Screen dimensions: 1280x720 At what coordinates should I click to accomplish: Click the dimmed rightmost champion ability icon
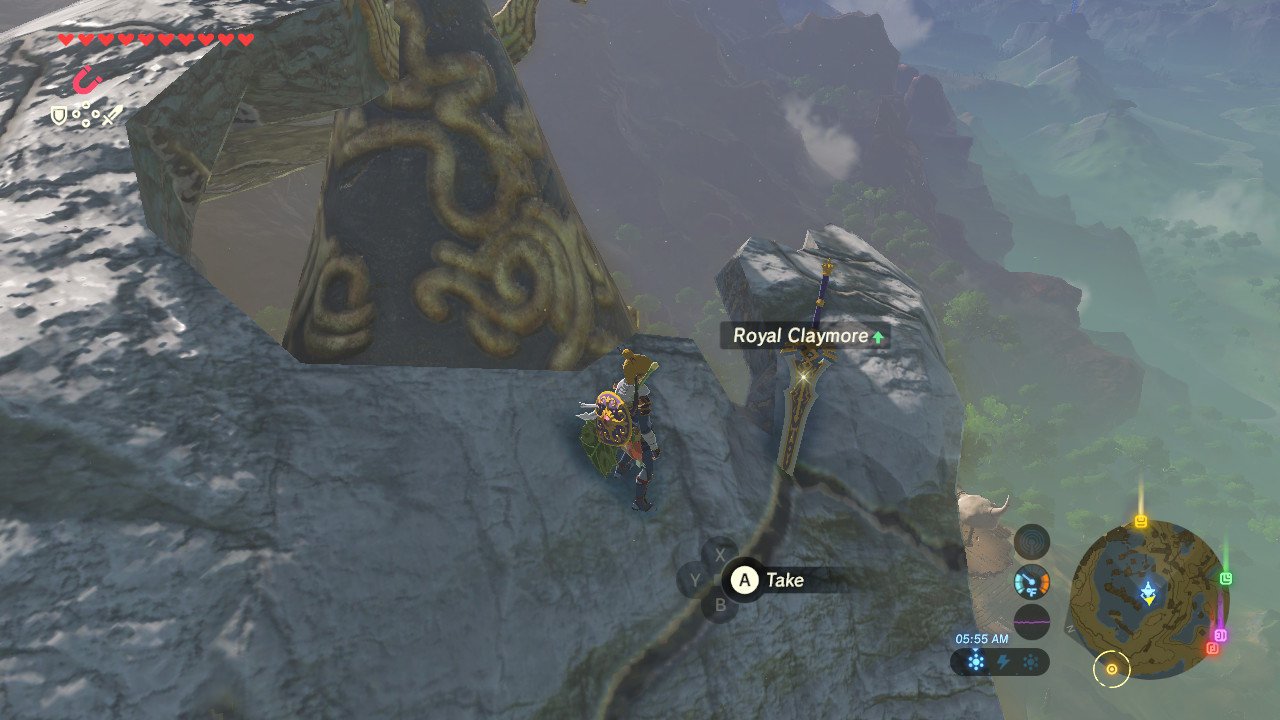coord(1030,660)
